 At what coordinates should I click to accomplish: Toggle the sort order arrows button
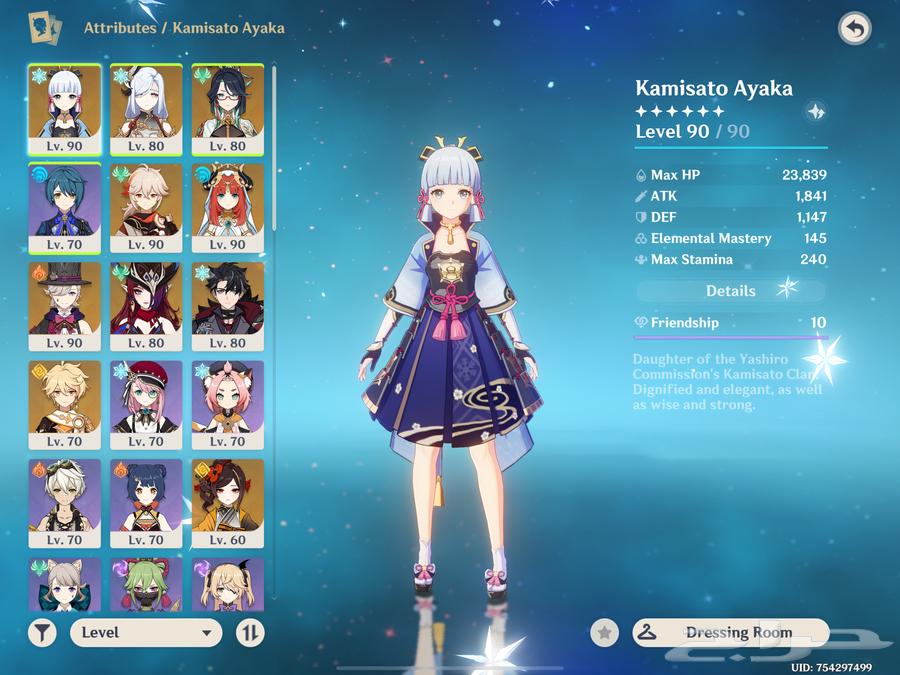coord(250,632)
